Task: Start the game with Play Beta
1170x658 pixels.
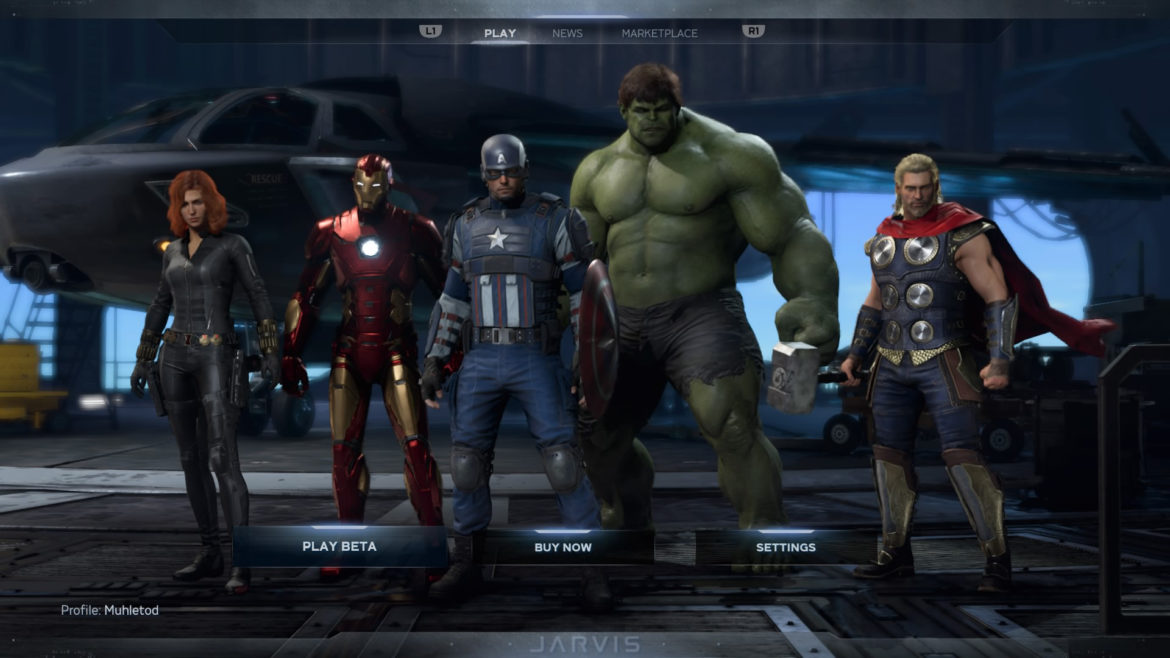Action: 339,547
